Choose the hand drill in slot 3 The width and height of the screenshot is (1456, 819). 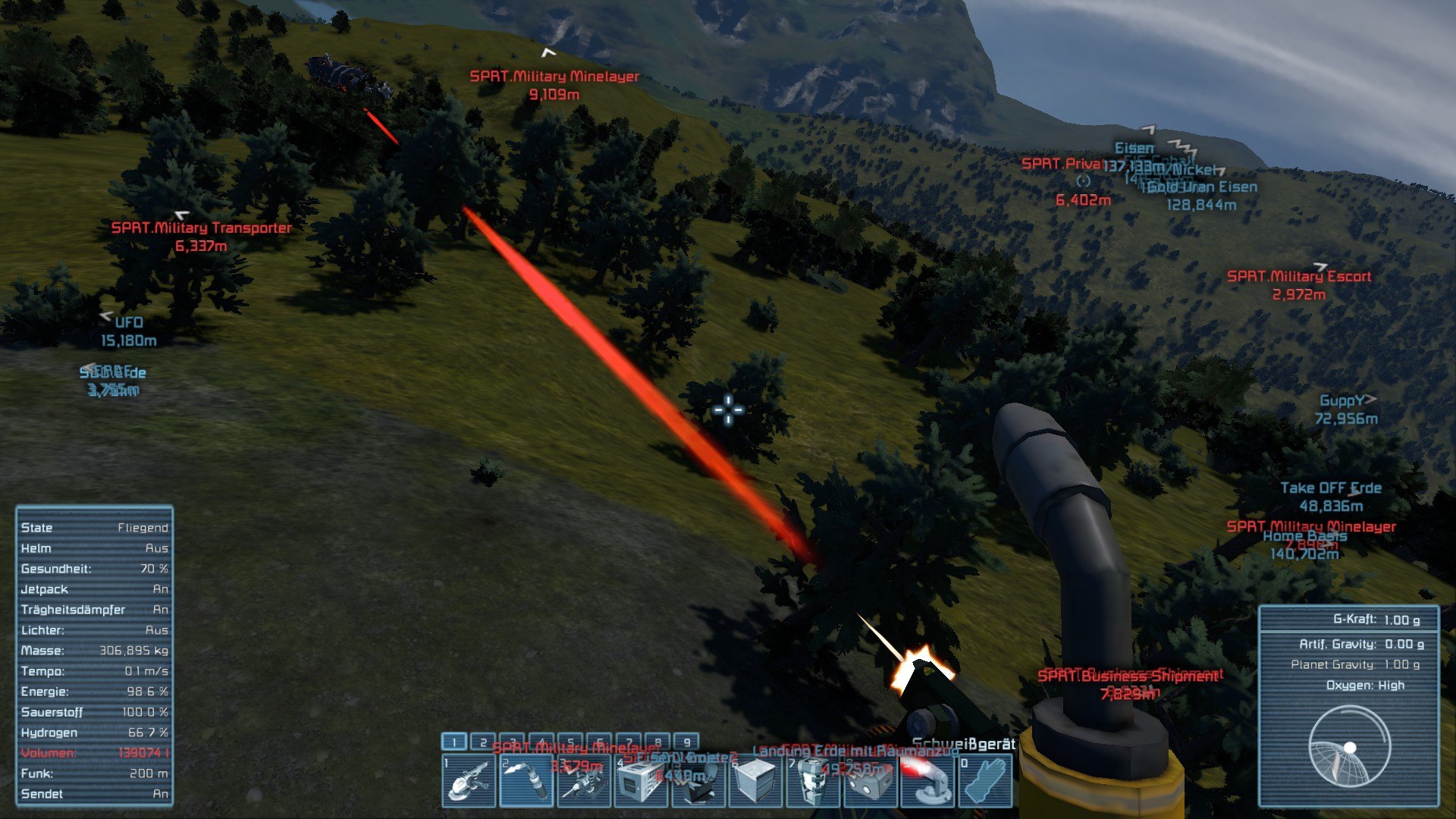point(584,780)
